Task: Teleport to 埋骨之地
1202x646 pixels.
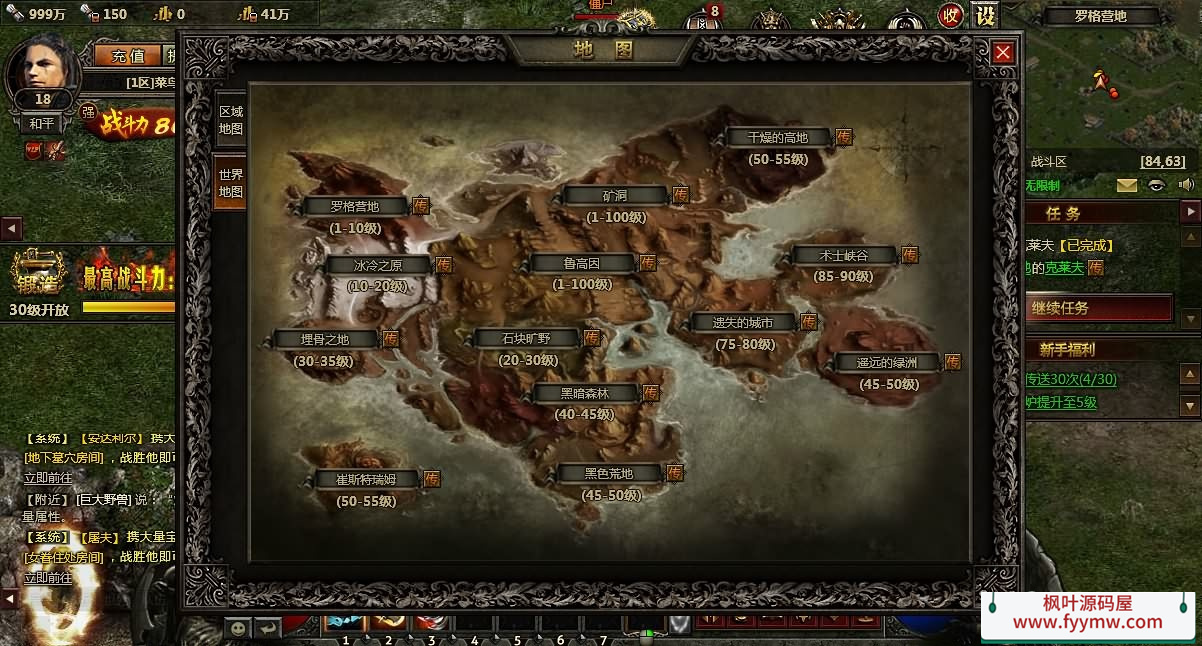Action: [x=390, y=339]
